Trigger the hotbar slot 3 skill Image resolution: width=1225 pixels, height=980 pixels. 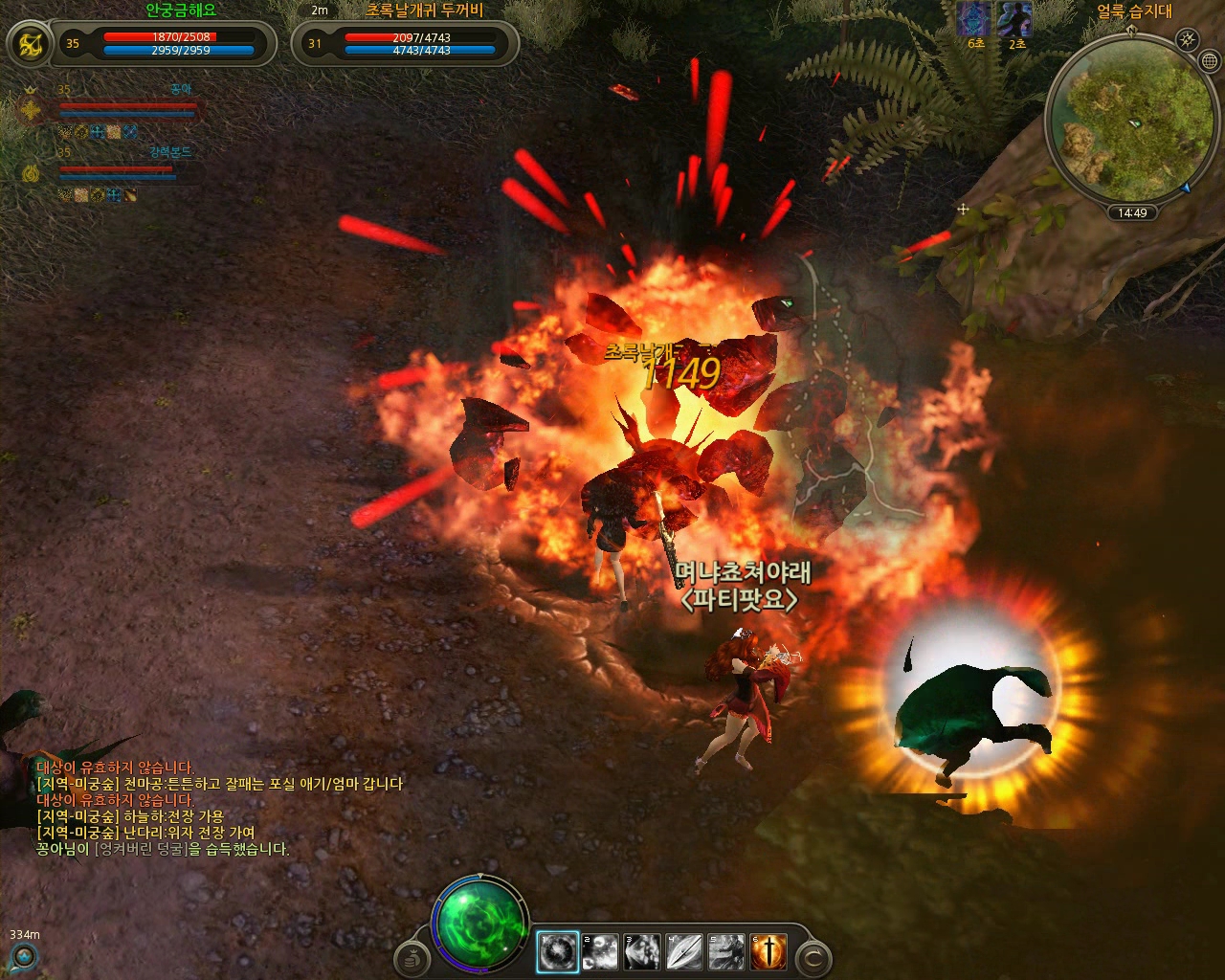click(642, 950)
